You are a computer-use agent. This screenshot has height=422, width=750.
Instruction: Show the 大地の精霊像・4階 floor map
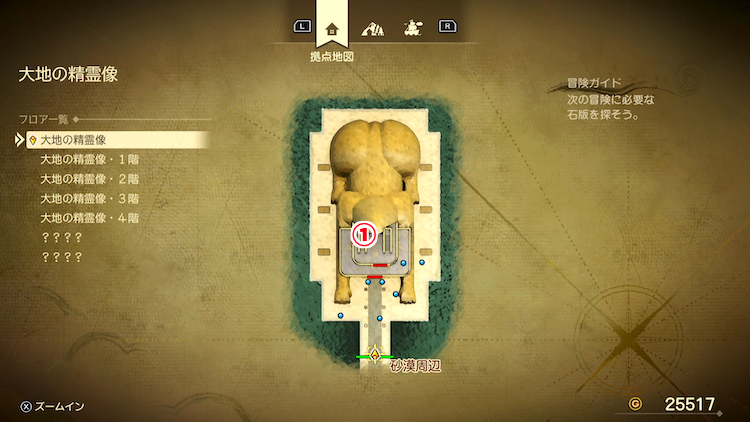pyautogui.click(x=88, y=218)
